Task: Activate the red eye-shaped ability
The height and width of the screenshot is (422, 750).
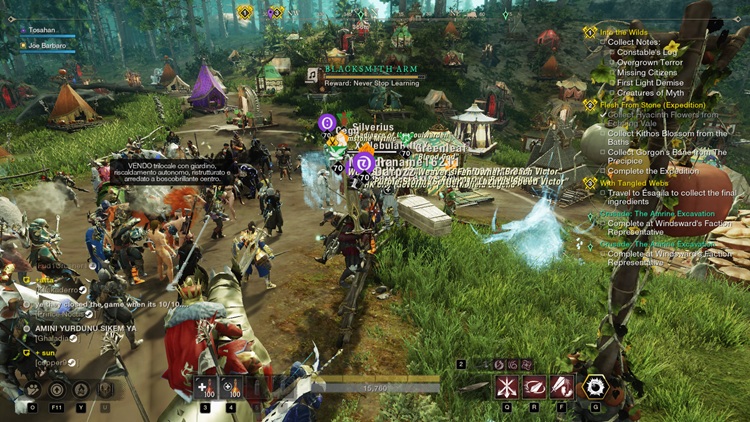Action: click(535, 386)
